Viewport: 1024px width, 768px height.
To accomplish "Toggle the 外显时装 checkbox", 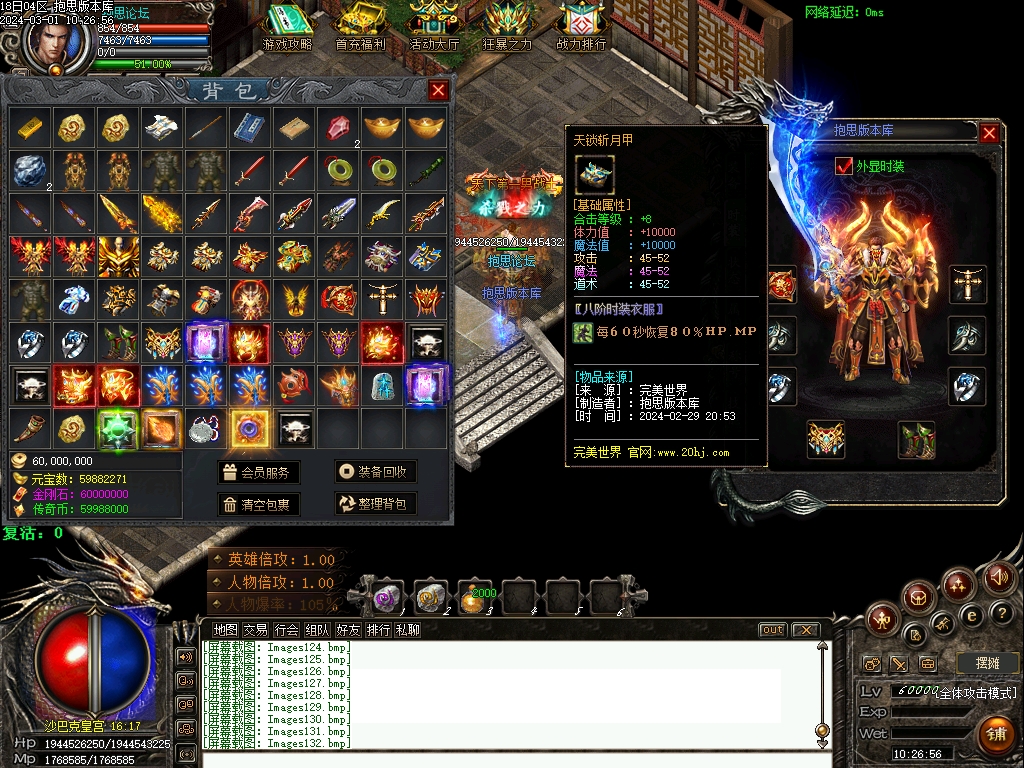I will [x=843, y=166].
